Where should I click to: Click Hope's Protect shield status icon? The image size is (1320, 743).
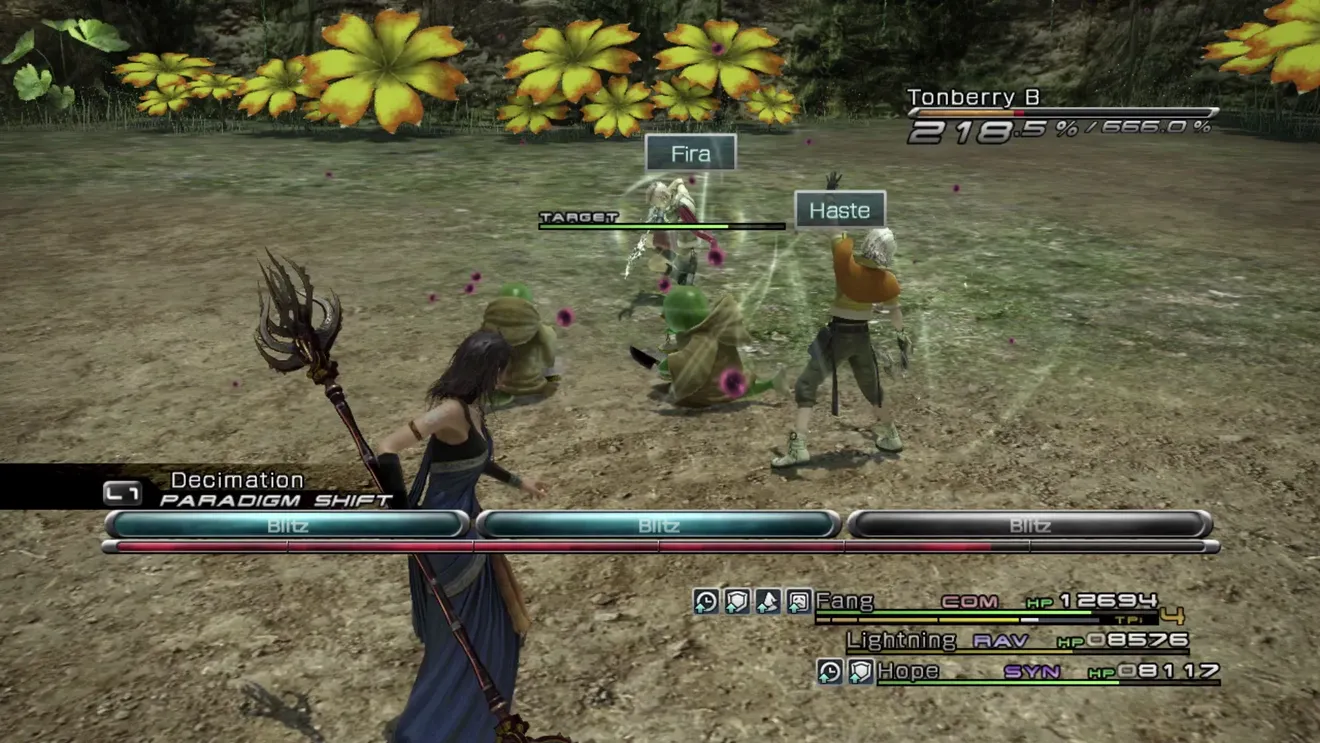(x=860, y=671)
